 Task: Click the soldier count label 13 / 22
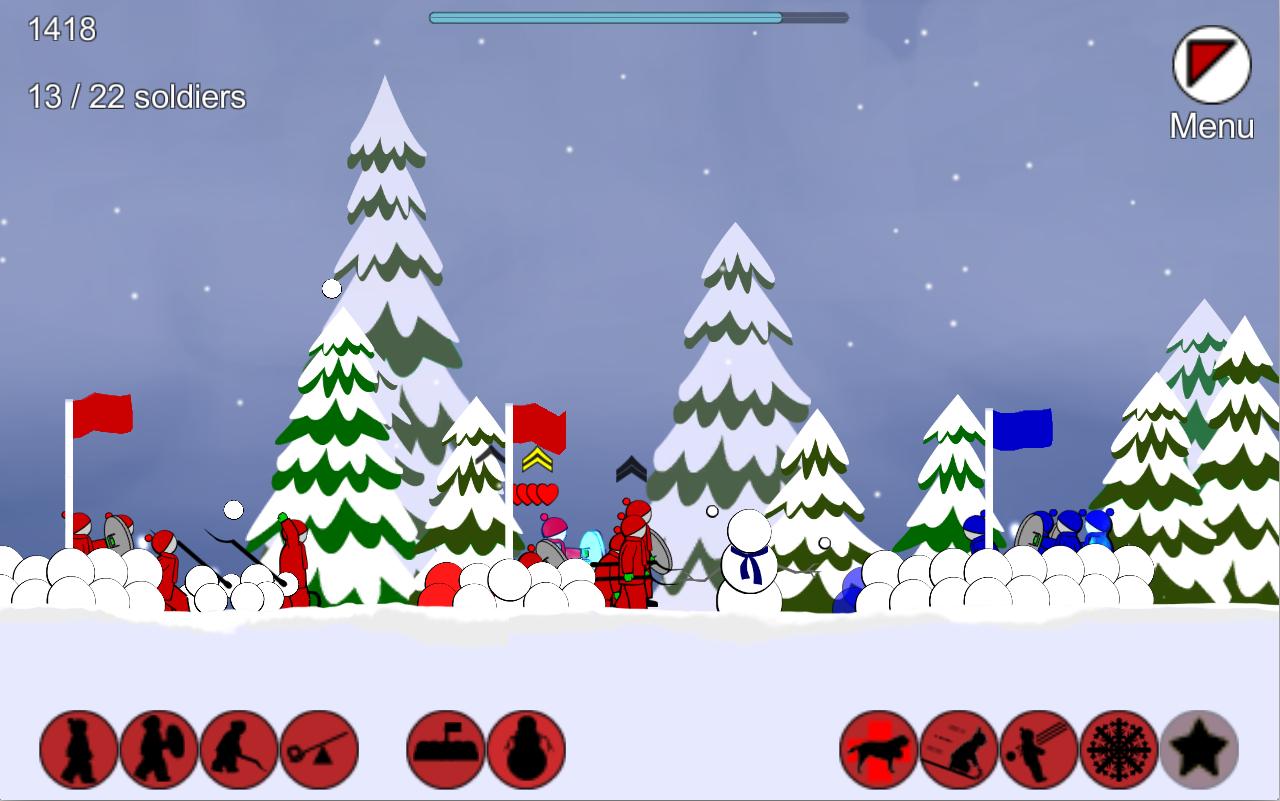[135, 98]
